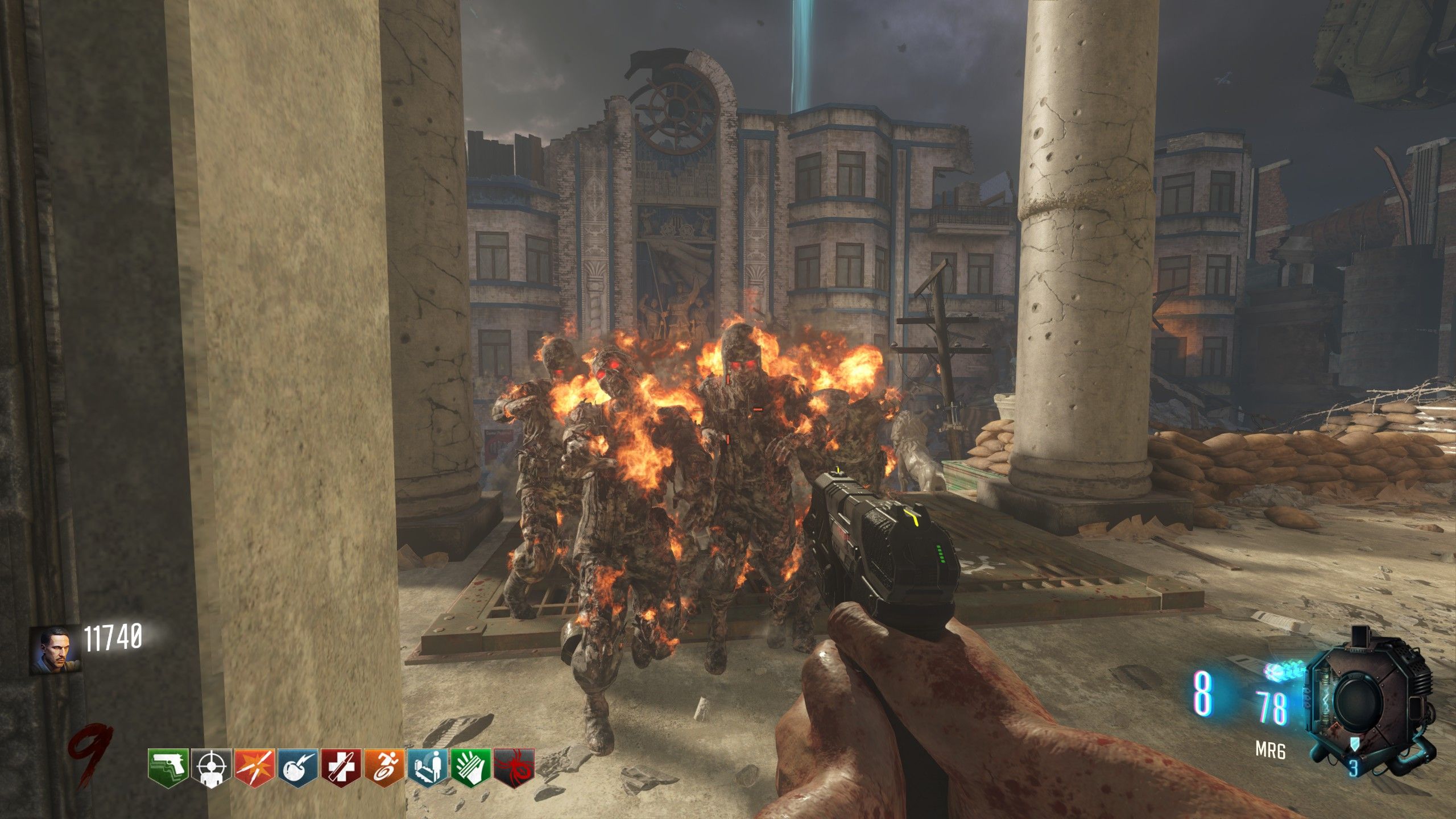Choose the Quick Revive tombstone perk icon

(427, 768)
